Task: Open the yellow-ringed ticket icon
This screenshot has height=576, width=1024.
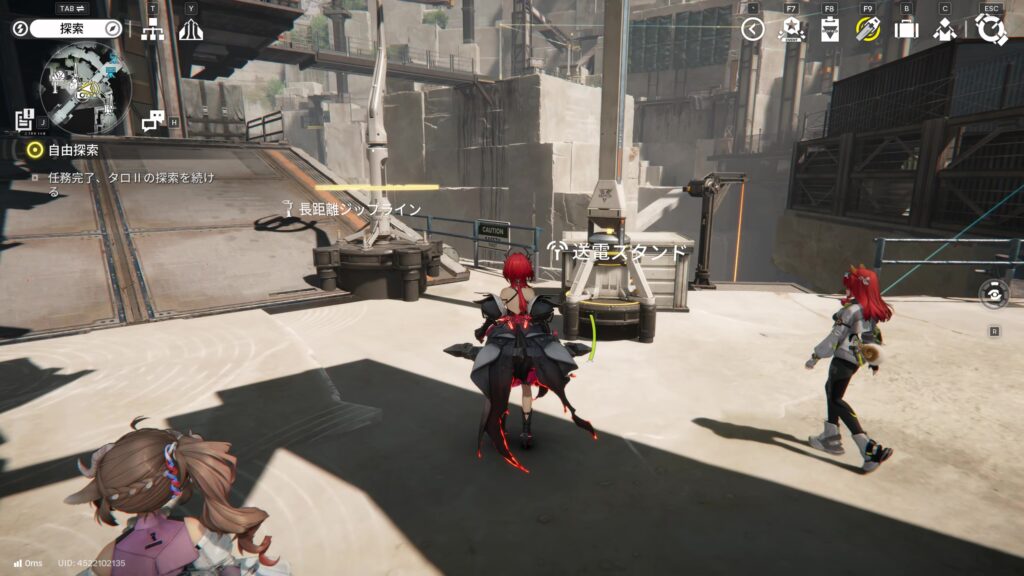Action: pyautogui.click(x=867, y=29)
